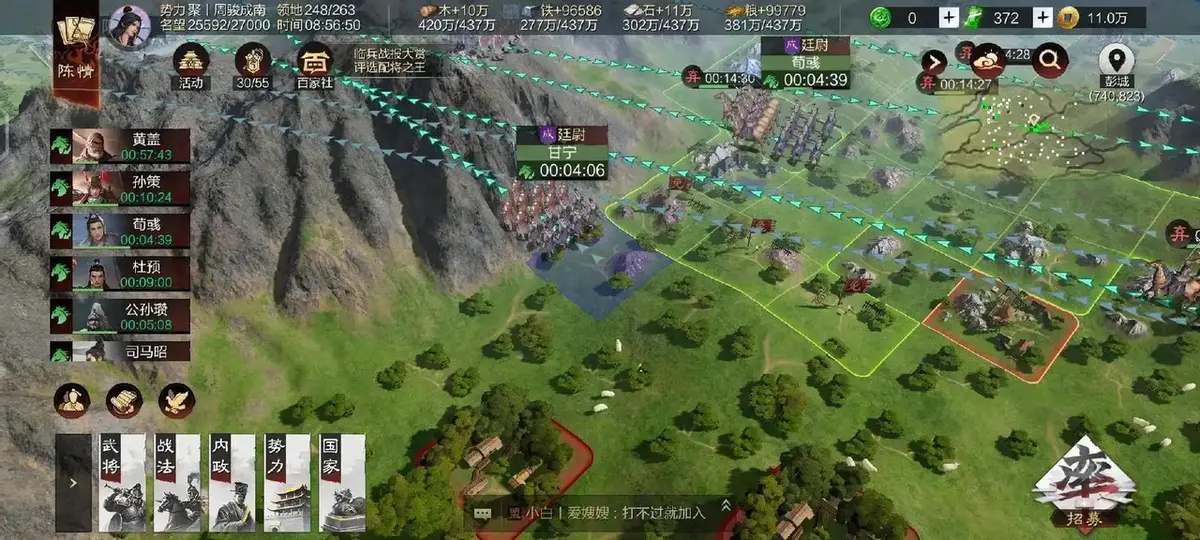
Task: Select general 黄盖 in the army list
Action: click(121, 146)
